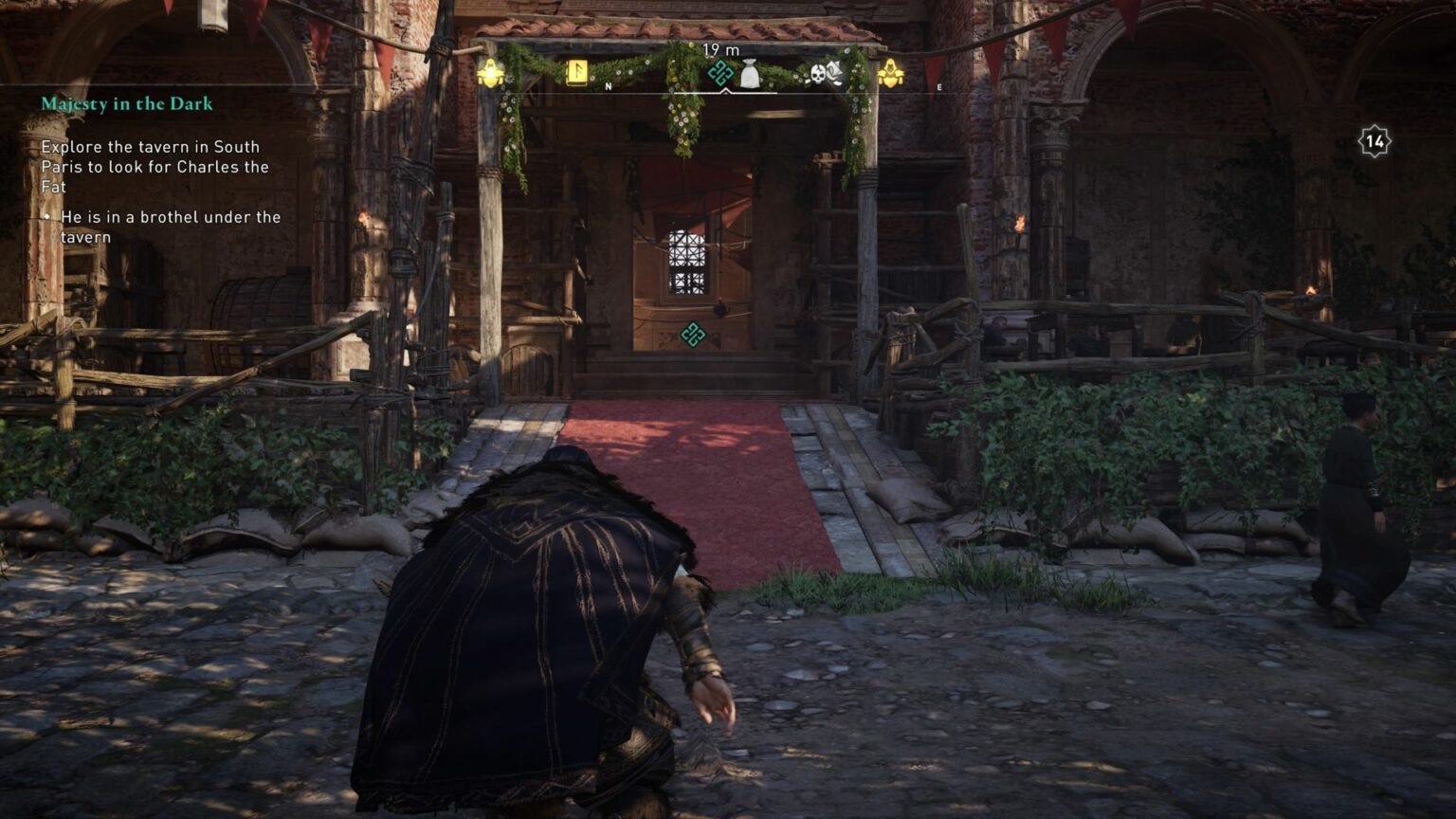1456x819 pixels.
Task: Click the teal quest diamond floating in the doorway
Action: tap(691, 336)
